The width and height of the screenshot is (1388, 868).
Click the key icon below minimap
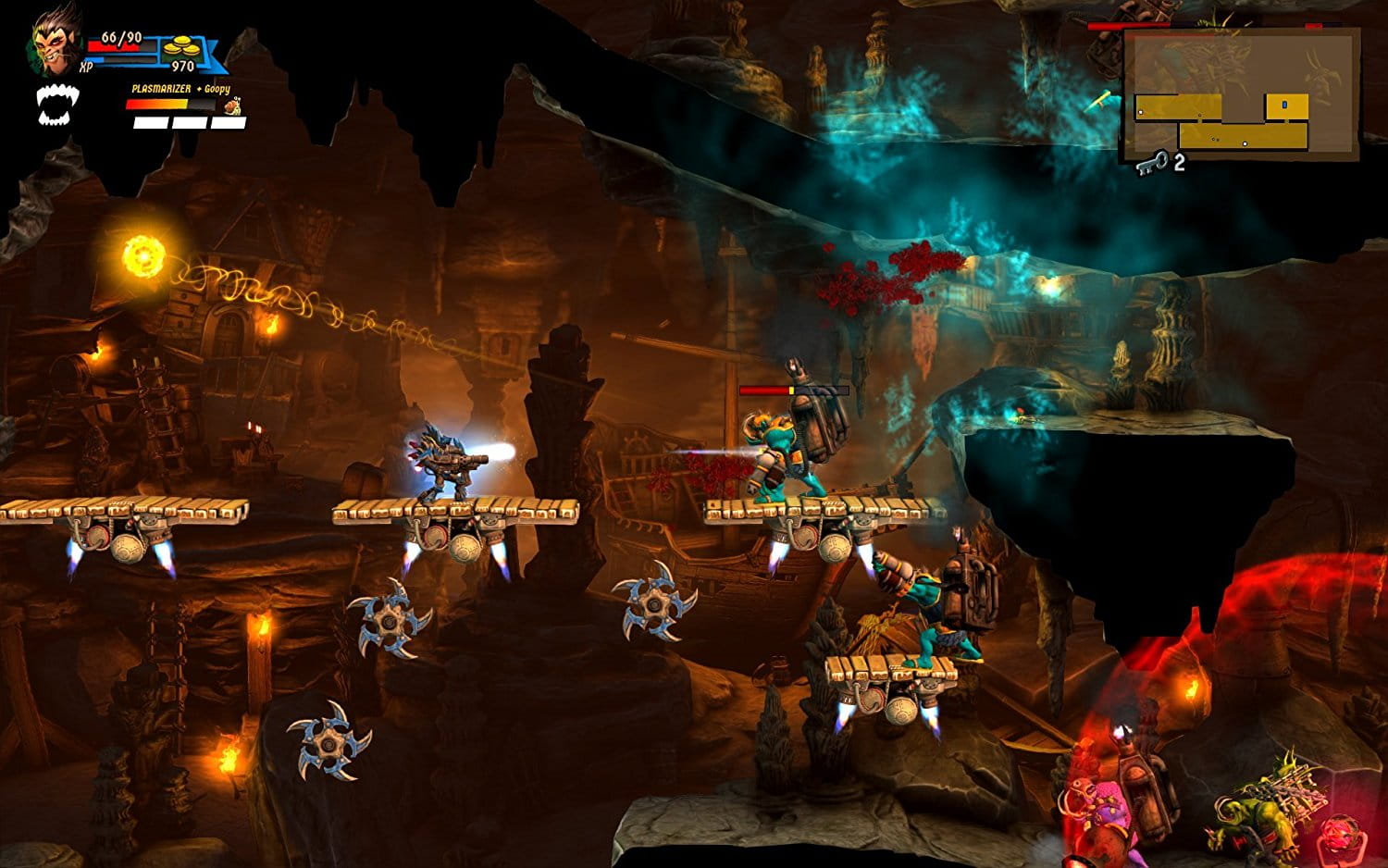point(1151,164)
